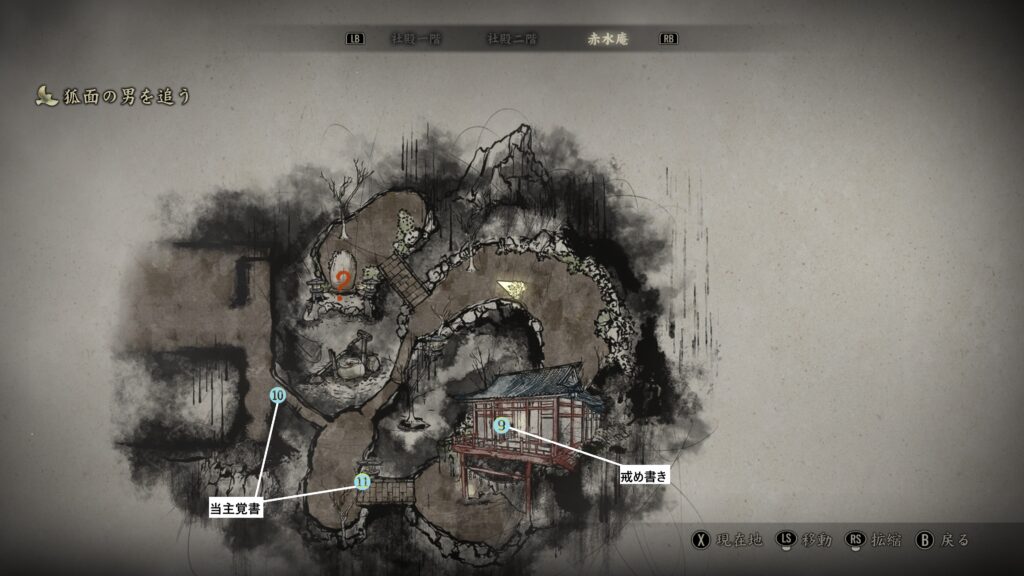This screenshot has height=576, width=1024.
Task: Select the orange question mark marker
Action: [343, 284]
